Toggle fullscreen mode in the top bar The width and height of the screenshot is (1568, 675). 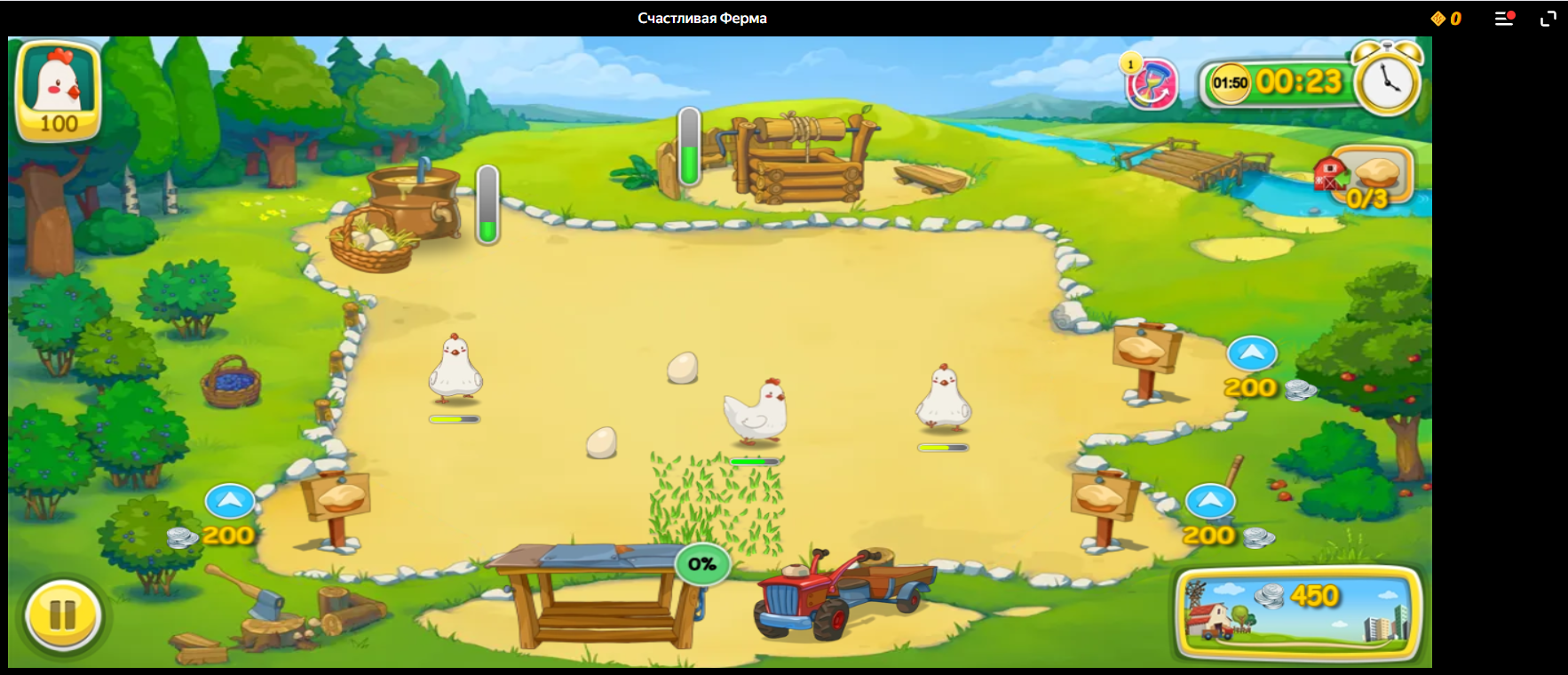[x=1548, y=19]
